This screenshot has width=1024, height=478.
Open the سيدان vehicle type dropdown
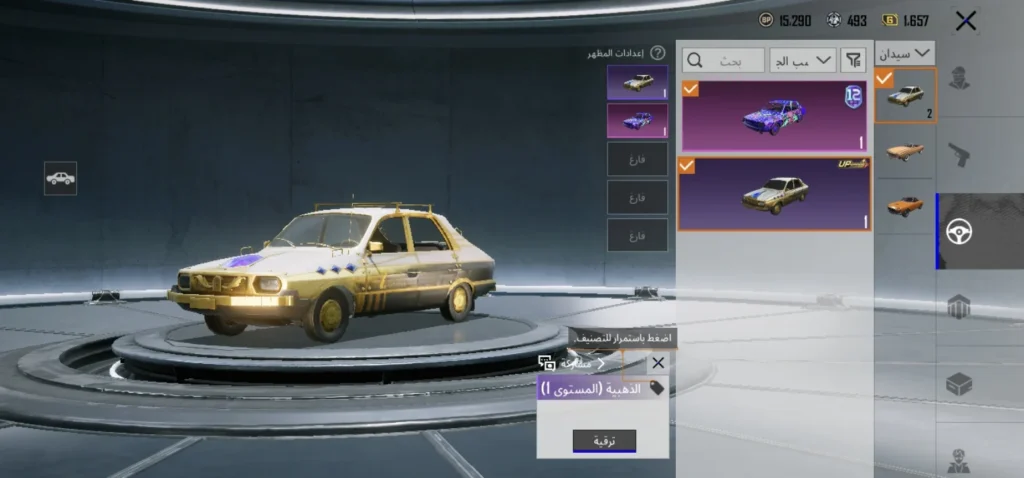point(905,53)
